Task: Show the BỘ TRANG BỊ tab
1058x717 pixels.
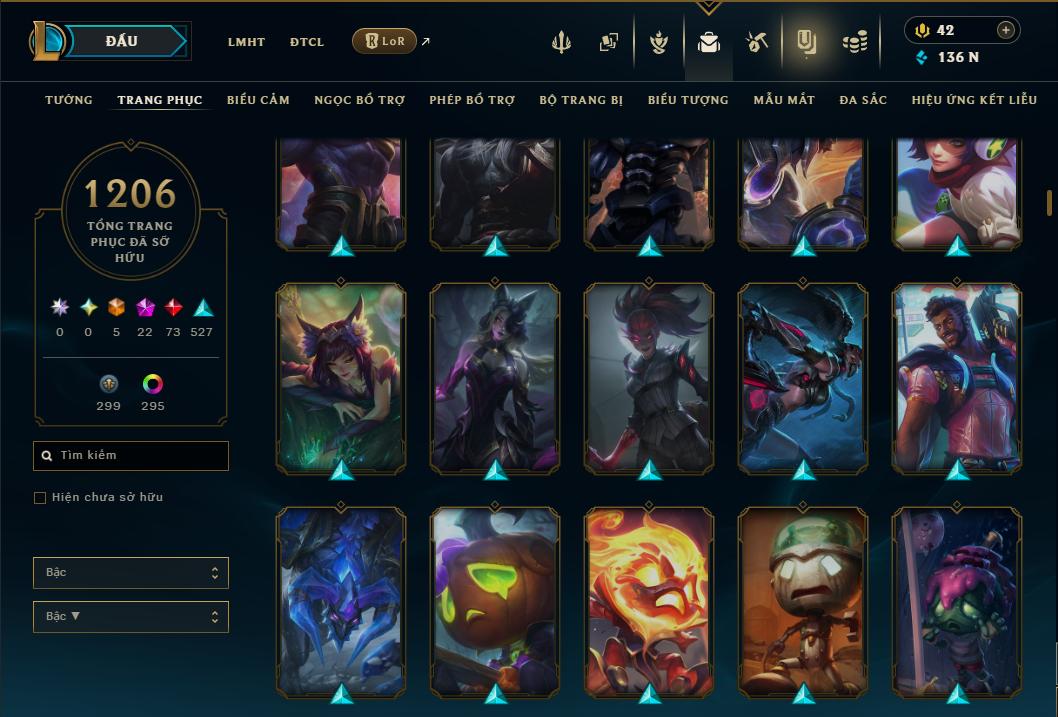Action: pyautogui.click(x=581, y=100)
